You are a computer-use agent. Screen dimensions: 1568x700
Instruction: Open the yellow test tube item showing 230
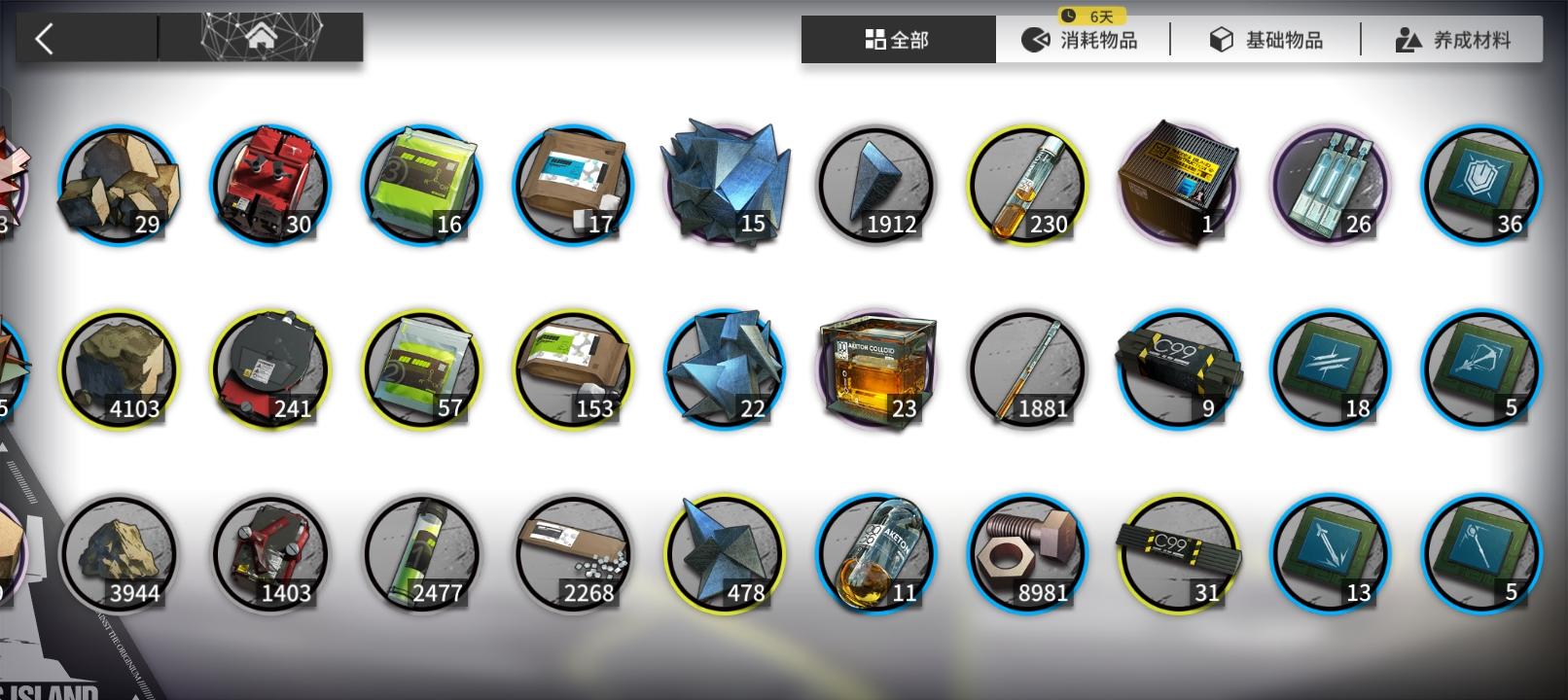click(x=1026, y=183)
